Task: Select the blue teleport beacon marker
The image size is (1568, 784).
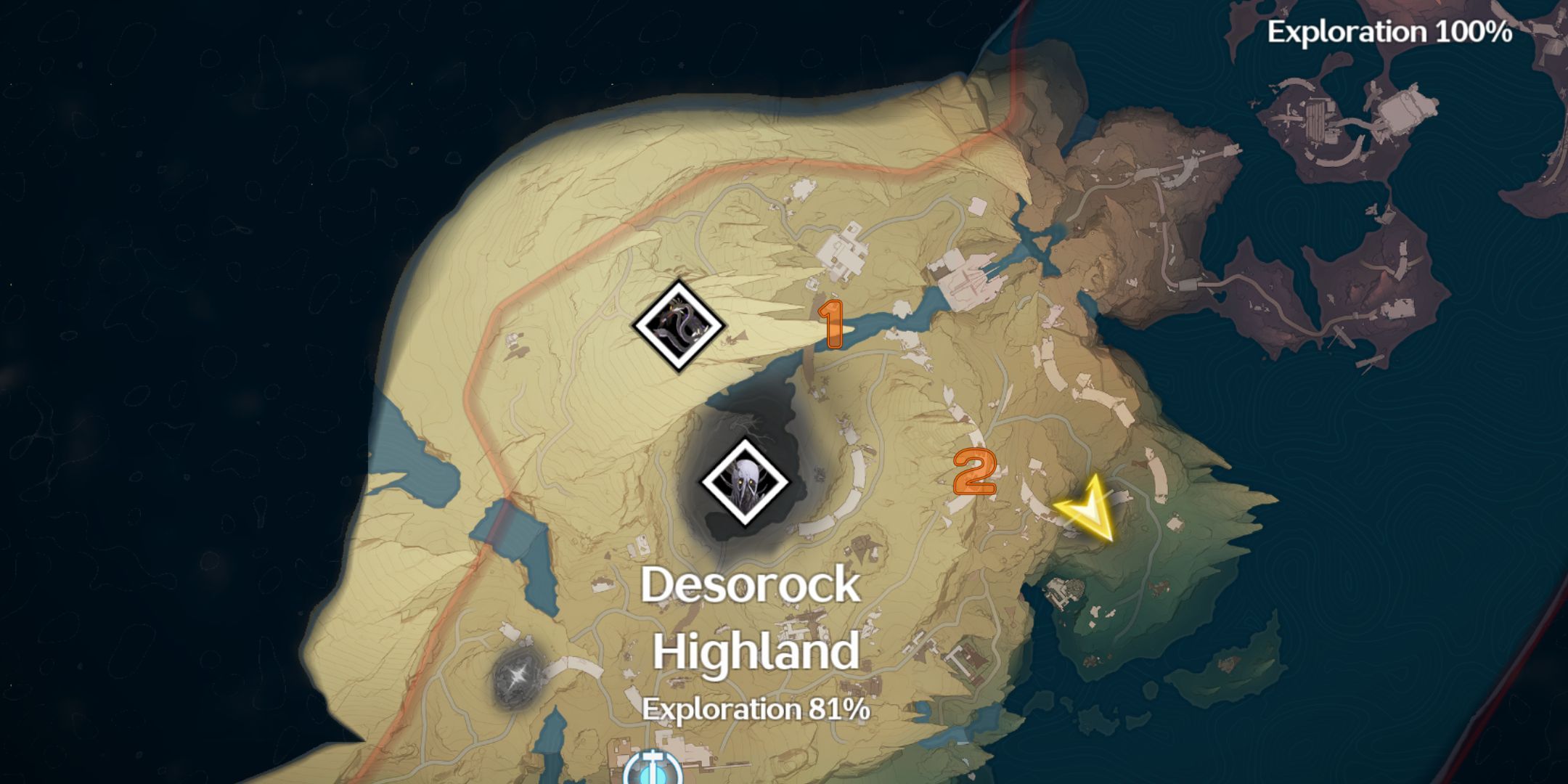Action: pos(653,768)
